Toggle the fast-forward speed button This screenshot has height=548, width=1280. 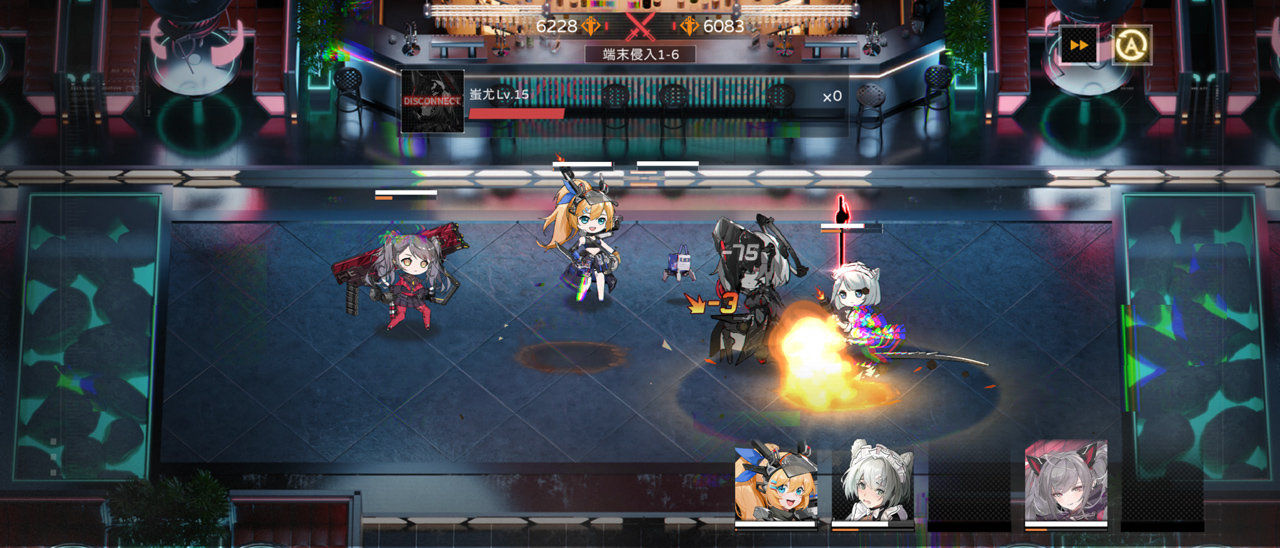[x=1079, y=45]
